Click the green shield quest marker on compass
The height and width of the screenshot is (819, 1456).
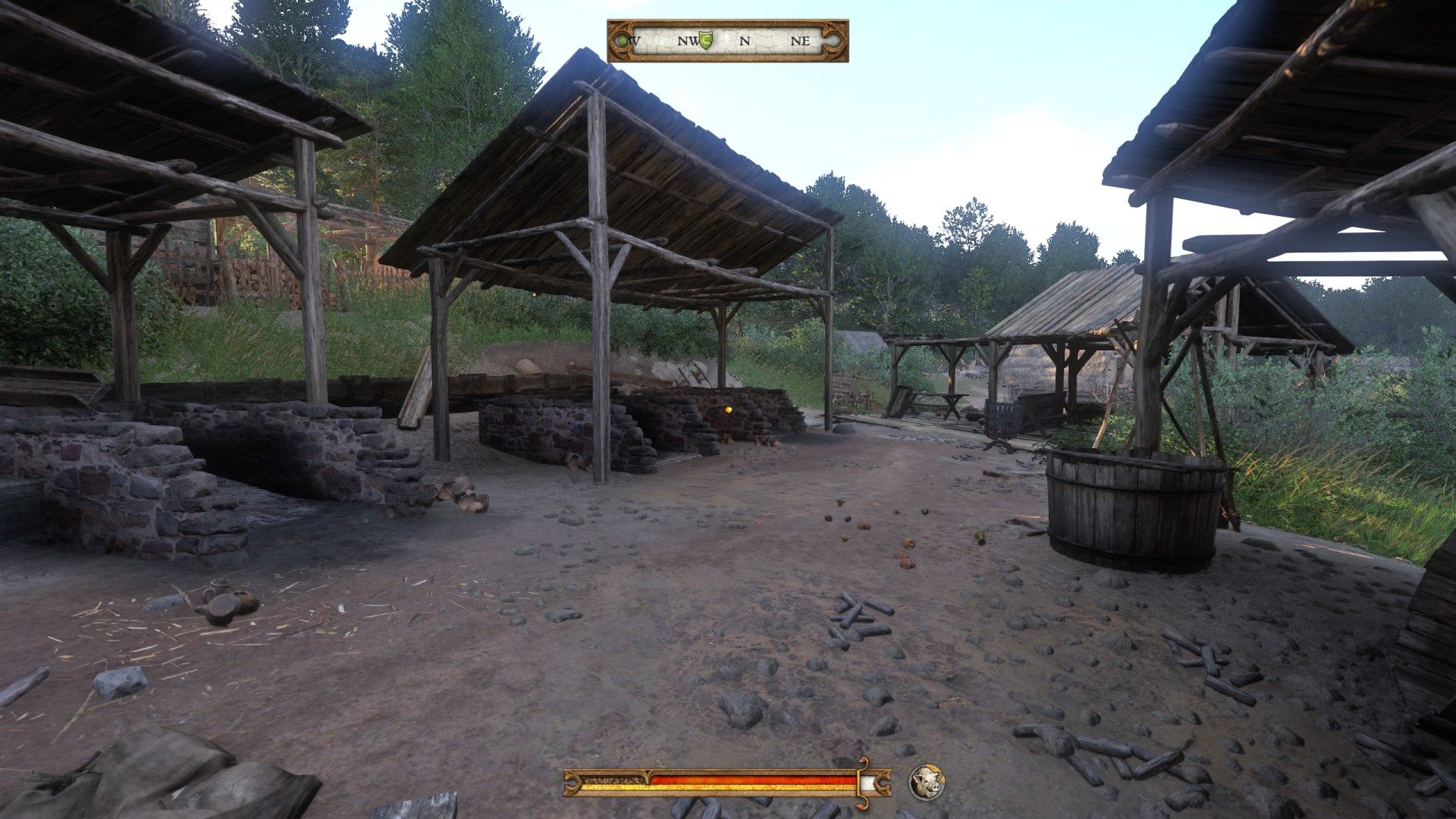point(706,40)
